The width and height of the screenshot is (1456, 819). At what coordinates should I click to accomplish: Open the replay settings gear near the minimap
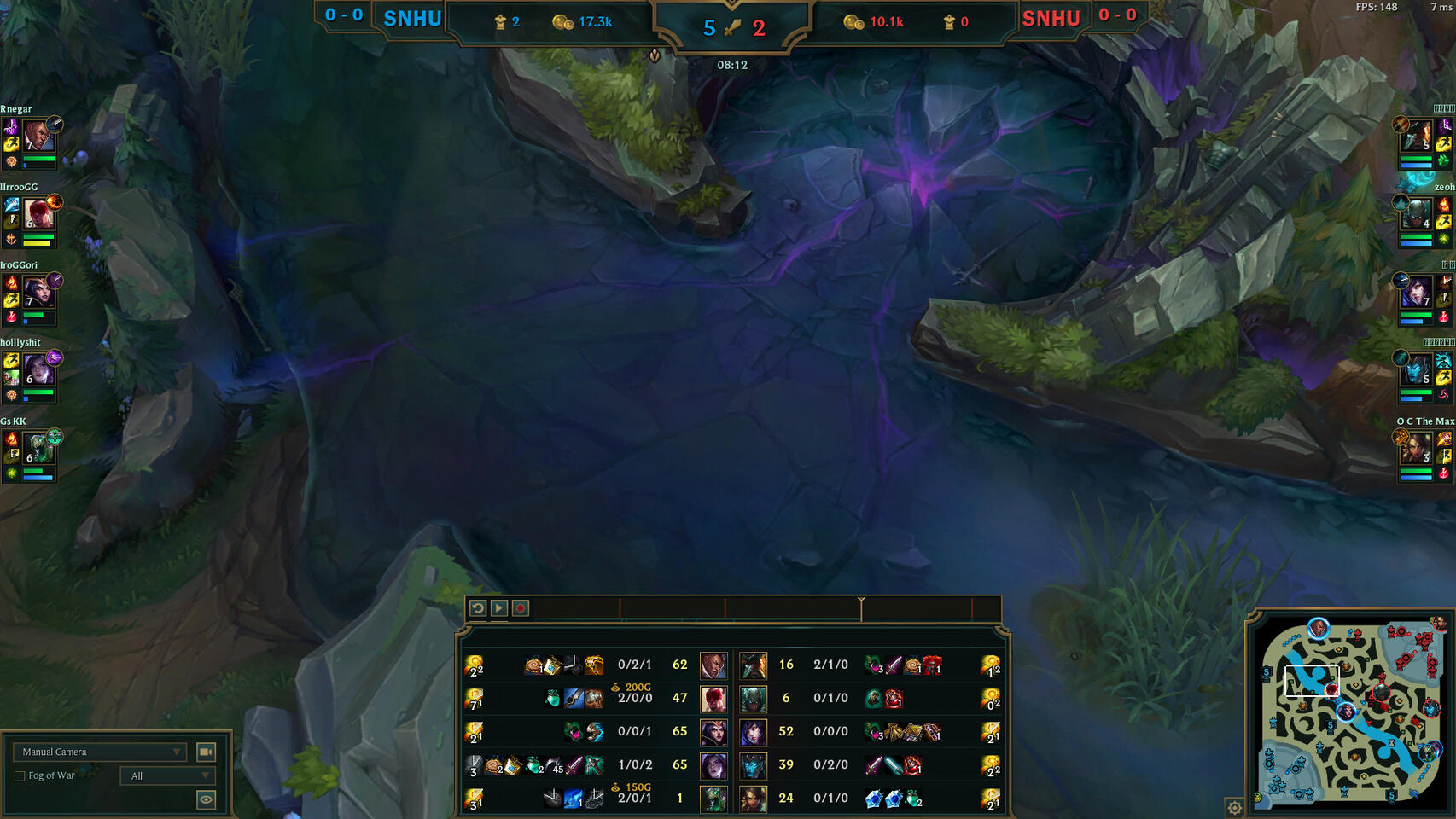(x=1234, y=805)
